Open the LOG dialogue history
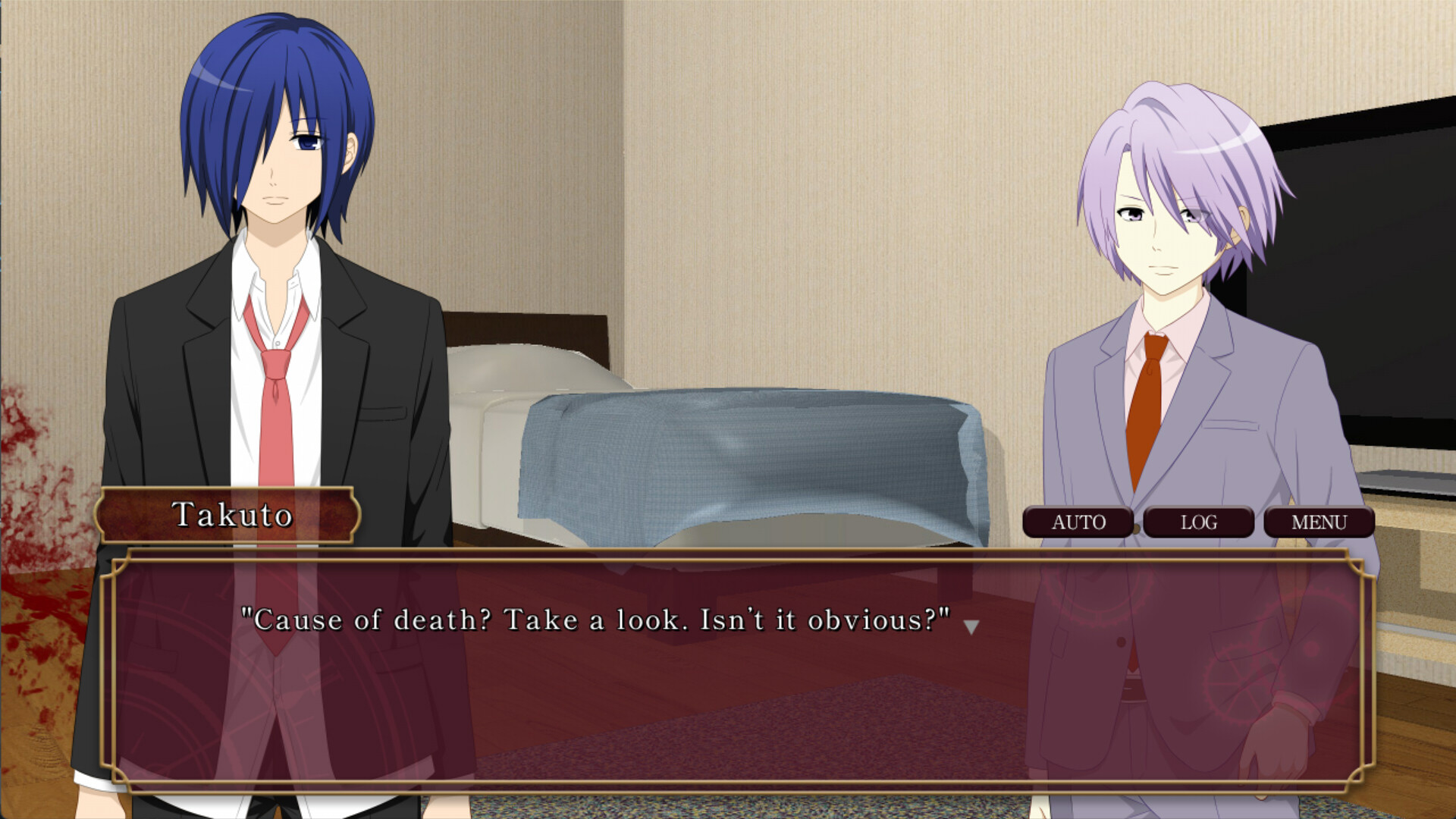This screenshot has height=819, width=1456. (1200, 522)
